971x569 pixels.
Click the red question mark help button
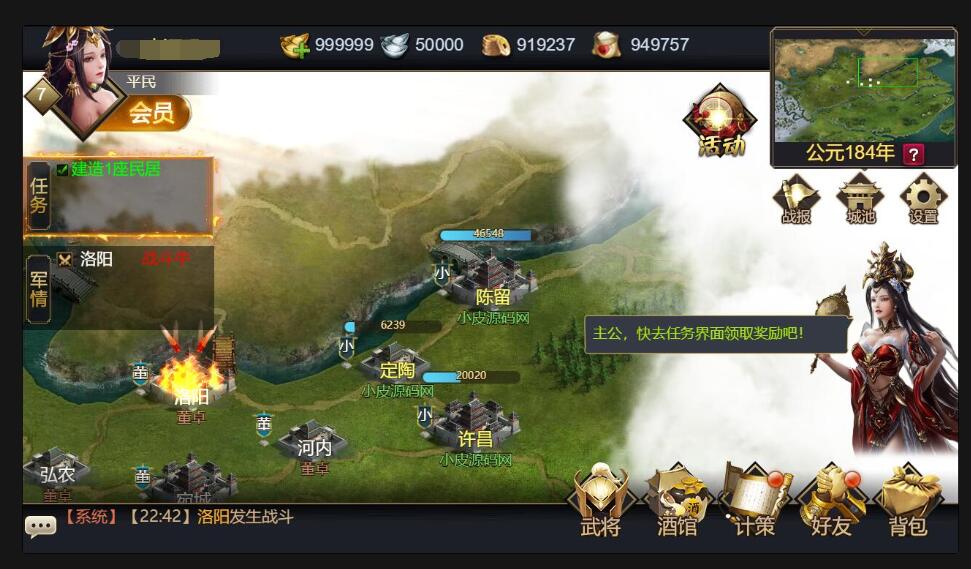click(912, 154)
